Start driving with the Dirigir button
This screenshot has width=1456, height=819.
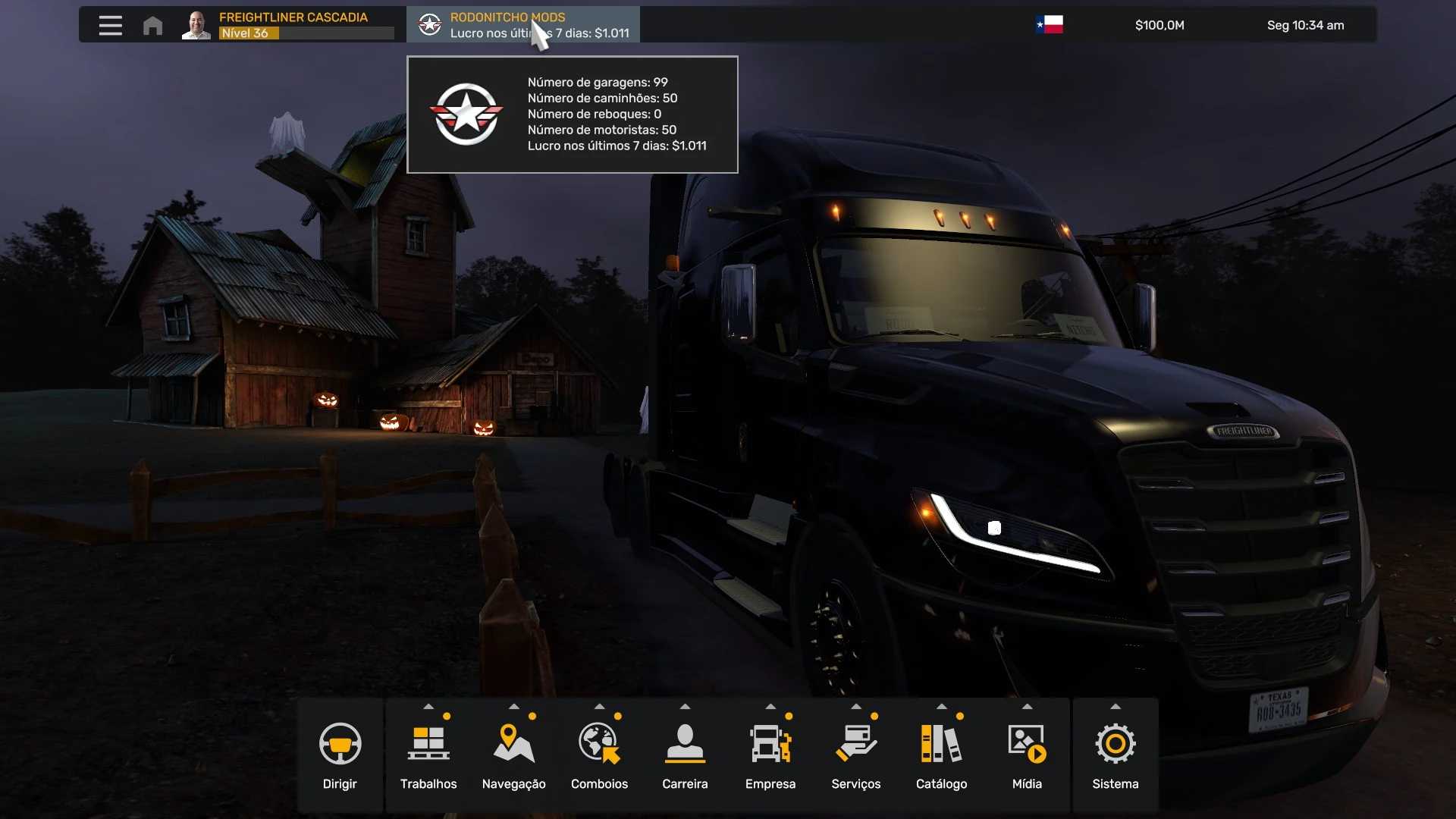[x=340, y=755]
